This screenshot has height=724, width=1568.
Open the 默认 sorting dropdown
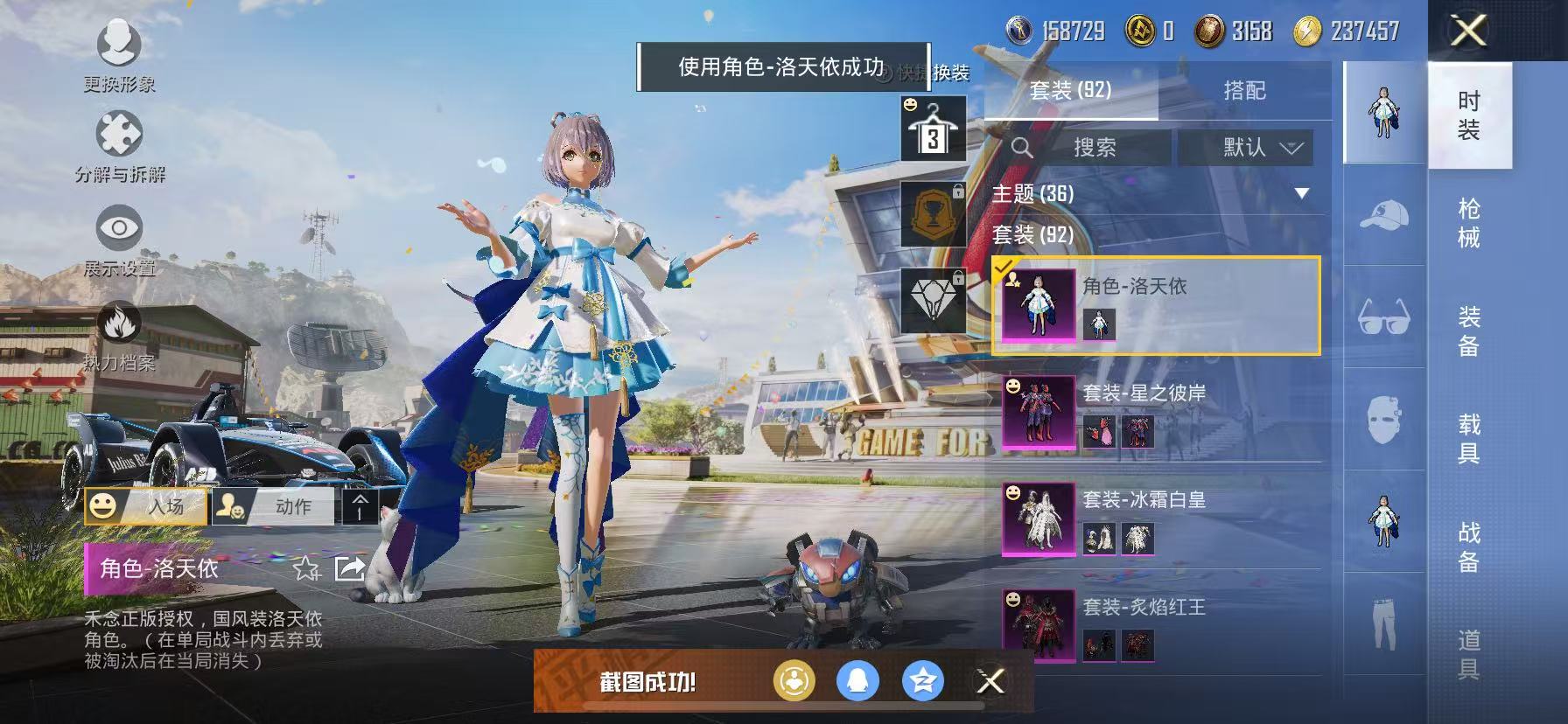tap(1246, 147)
